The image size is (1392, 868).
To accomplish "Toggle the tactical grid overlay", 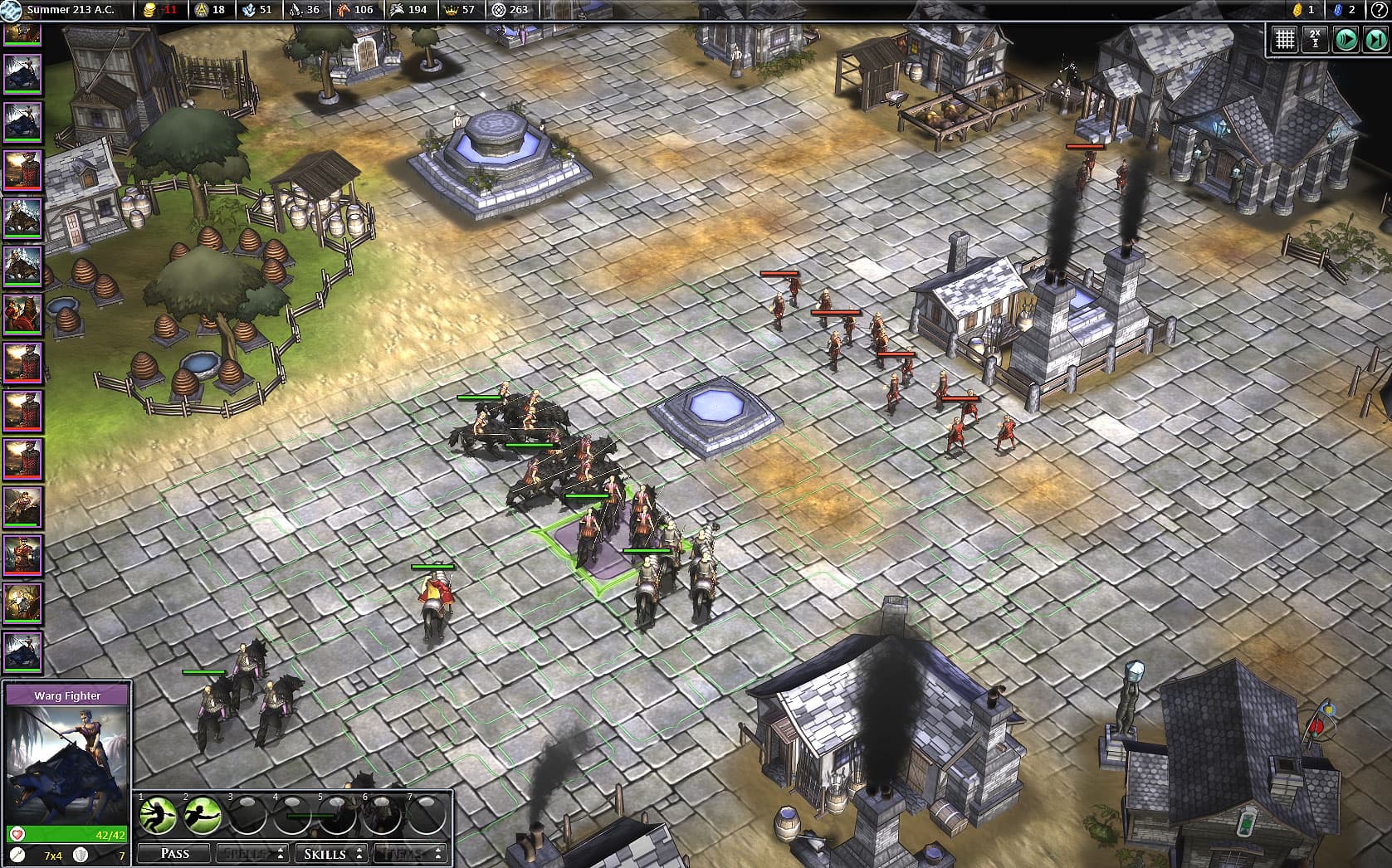I will coord(1287,37).
